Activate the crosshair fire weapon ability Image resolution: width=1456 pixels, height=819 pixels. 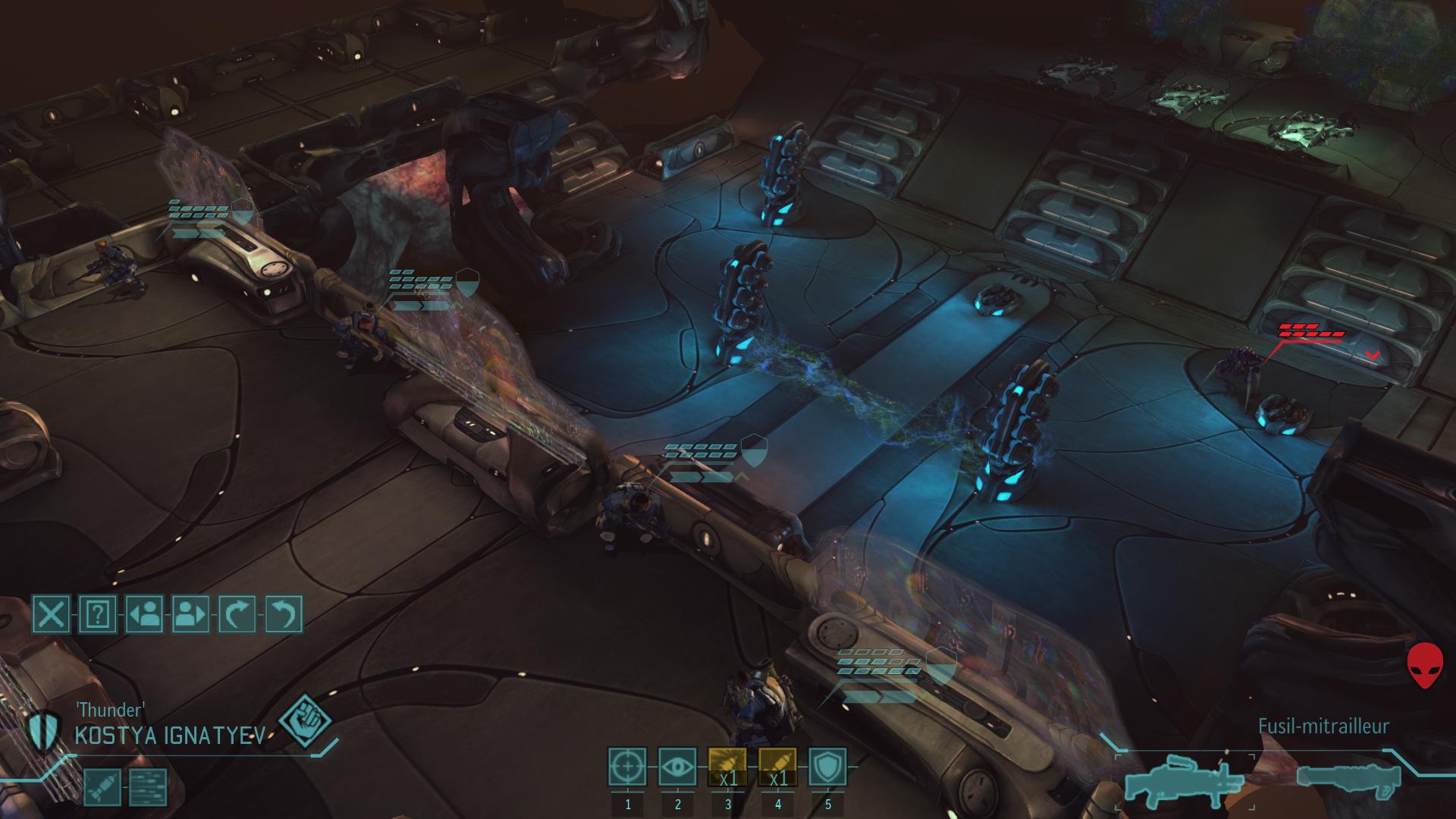pyautogui.click(x=628, y=767)
